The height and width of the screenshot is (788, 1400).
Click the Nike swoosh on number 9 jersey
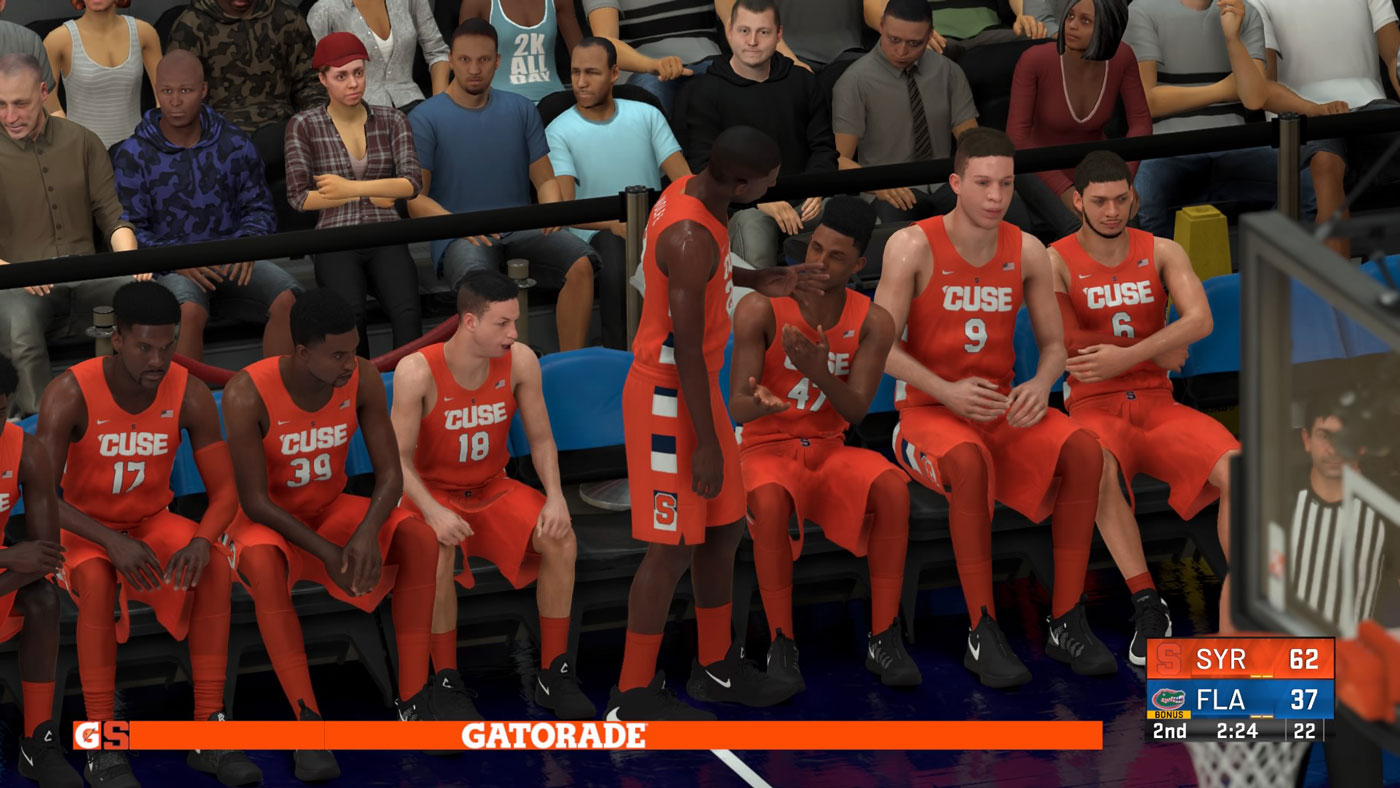tap(948, 270)
